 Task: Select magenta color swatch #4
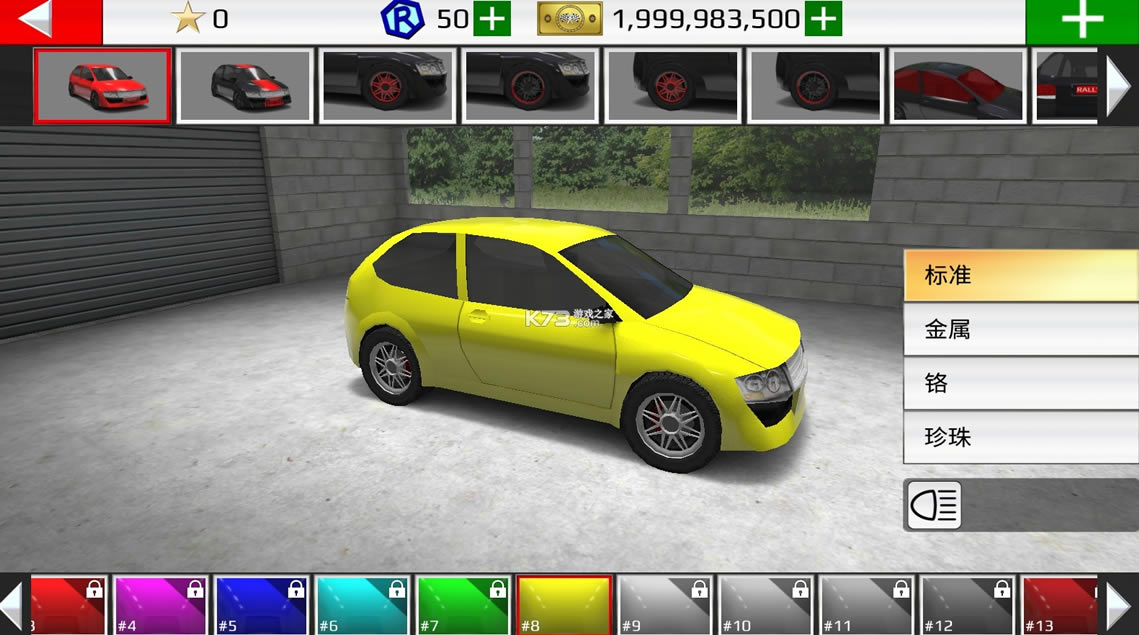pyautogui.click(x=161, y=605)
